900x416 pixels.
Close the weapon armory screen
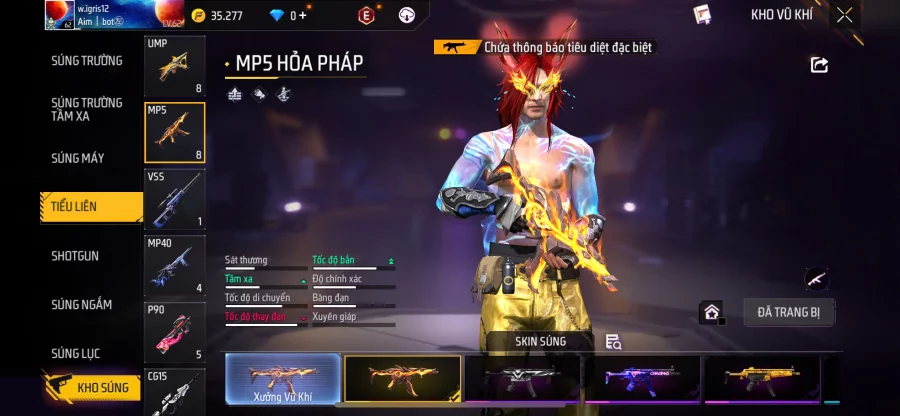845,15
